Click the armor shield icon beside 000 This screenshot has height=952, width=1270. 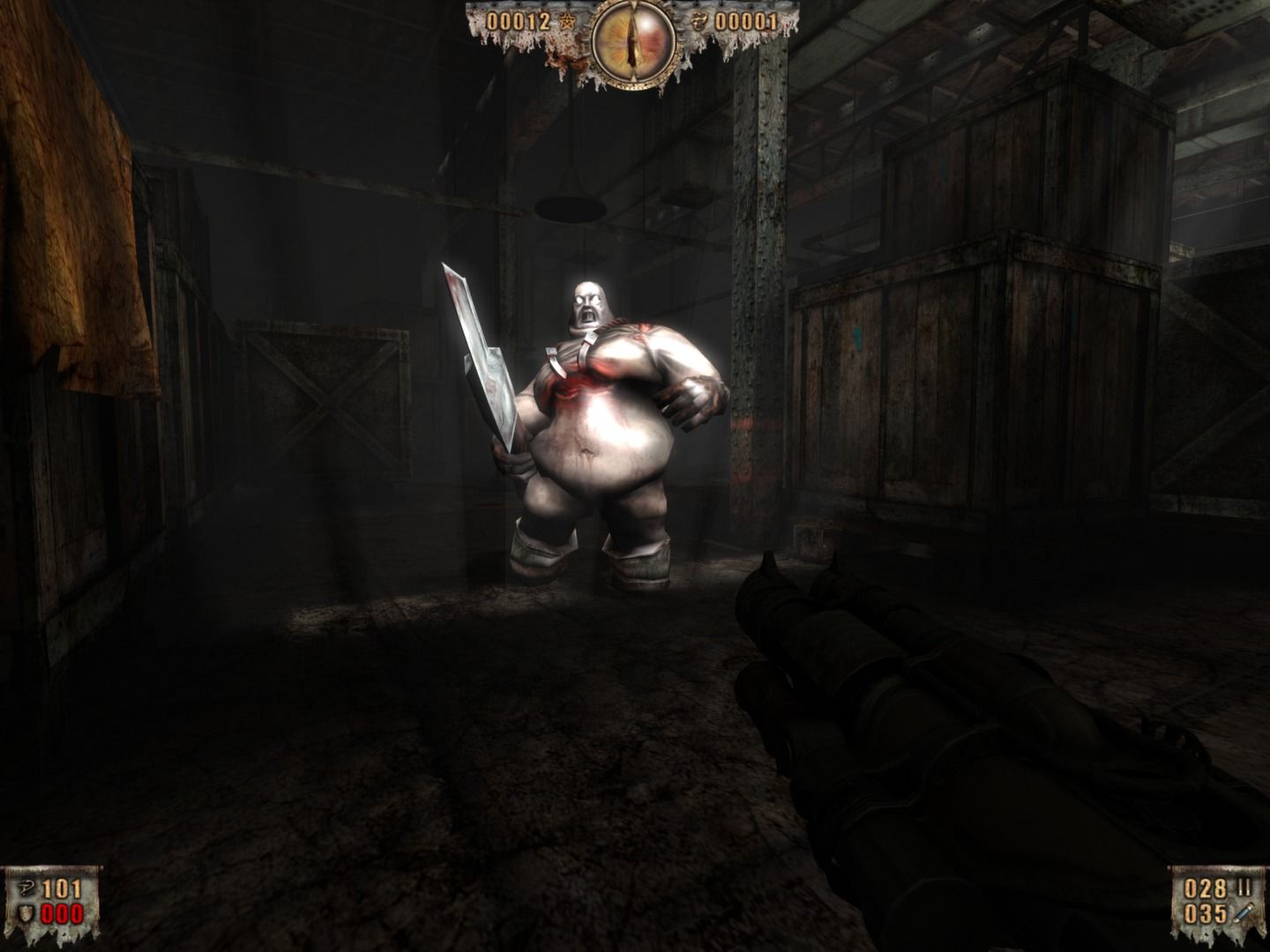[25, 914]
